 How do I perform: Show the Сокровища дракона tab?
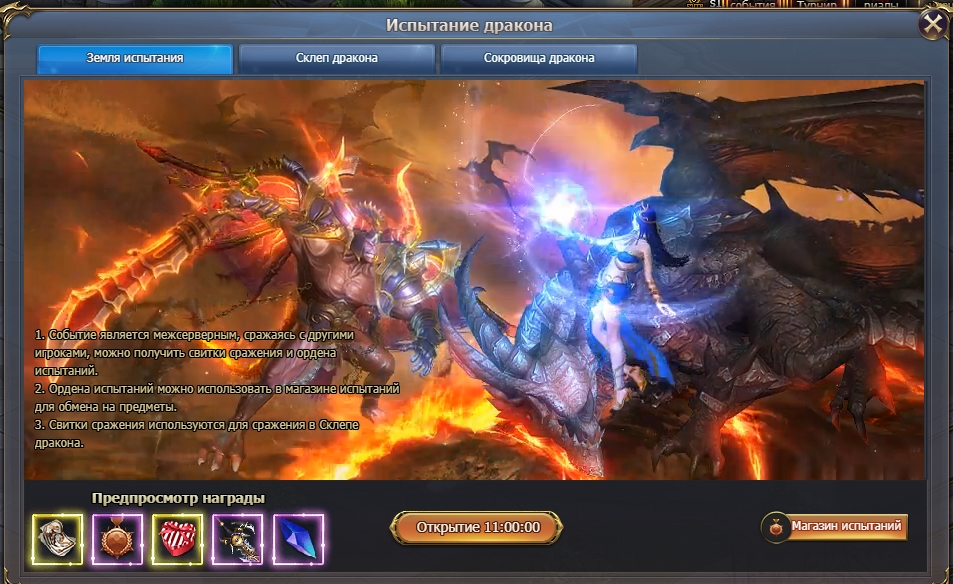[x=539, y=58]
